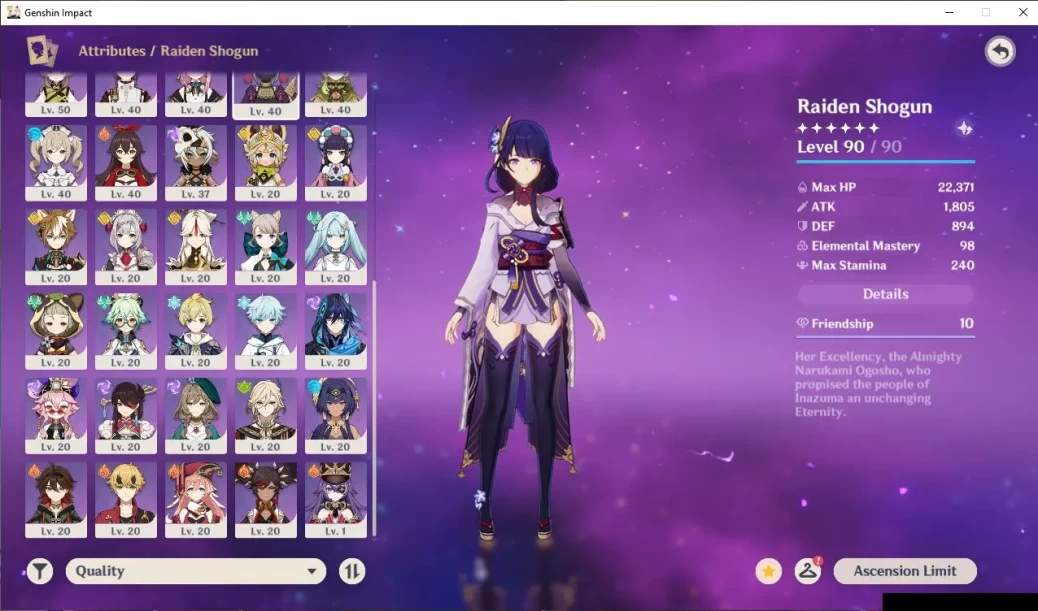Open the Details stats panel
This screenshot has width=1038, height=611.
click(885, 294)
